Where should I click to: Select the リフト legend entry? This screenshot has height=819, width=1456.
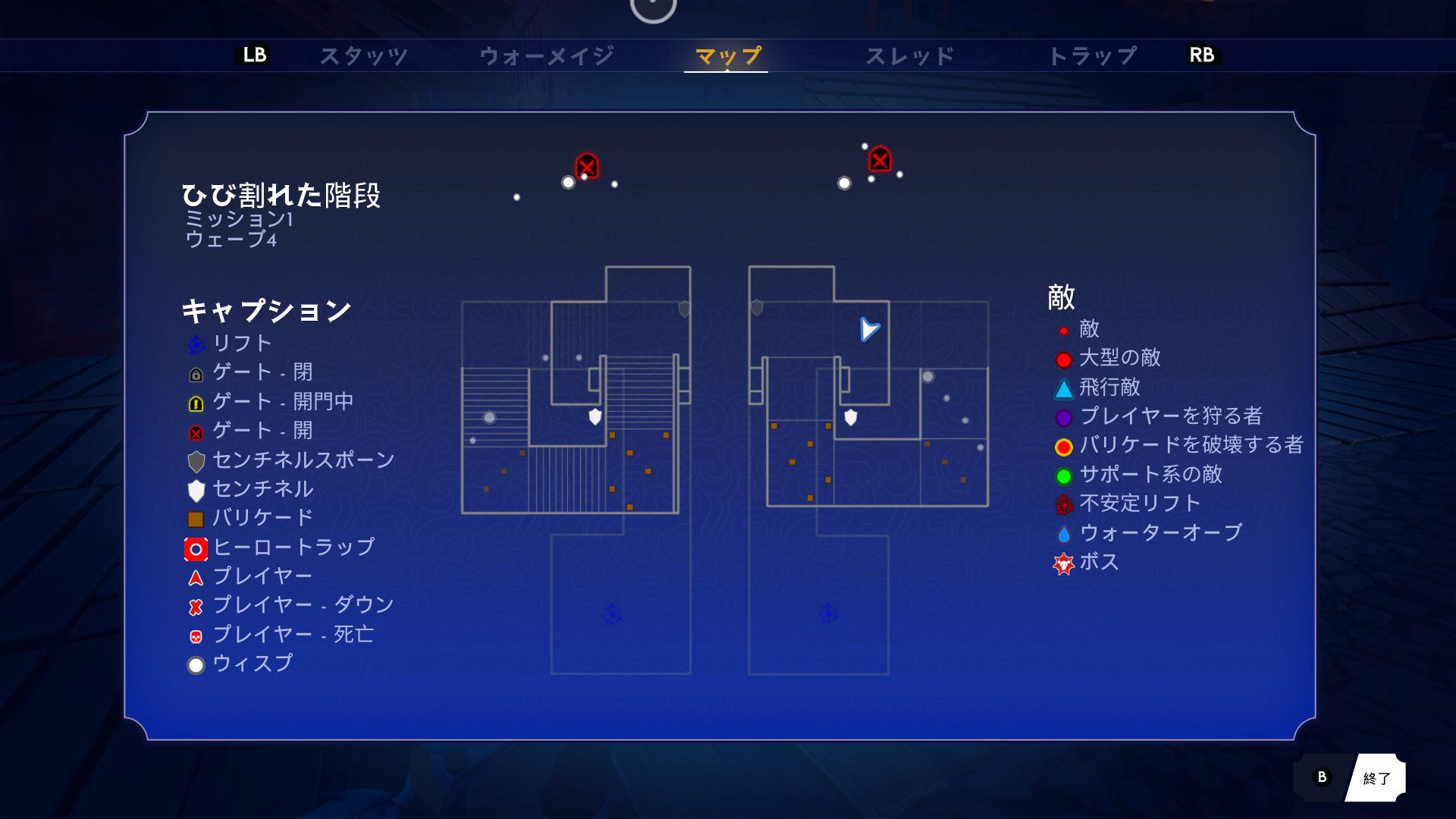pyautogui.click(x=242, y=344)
